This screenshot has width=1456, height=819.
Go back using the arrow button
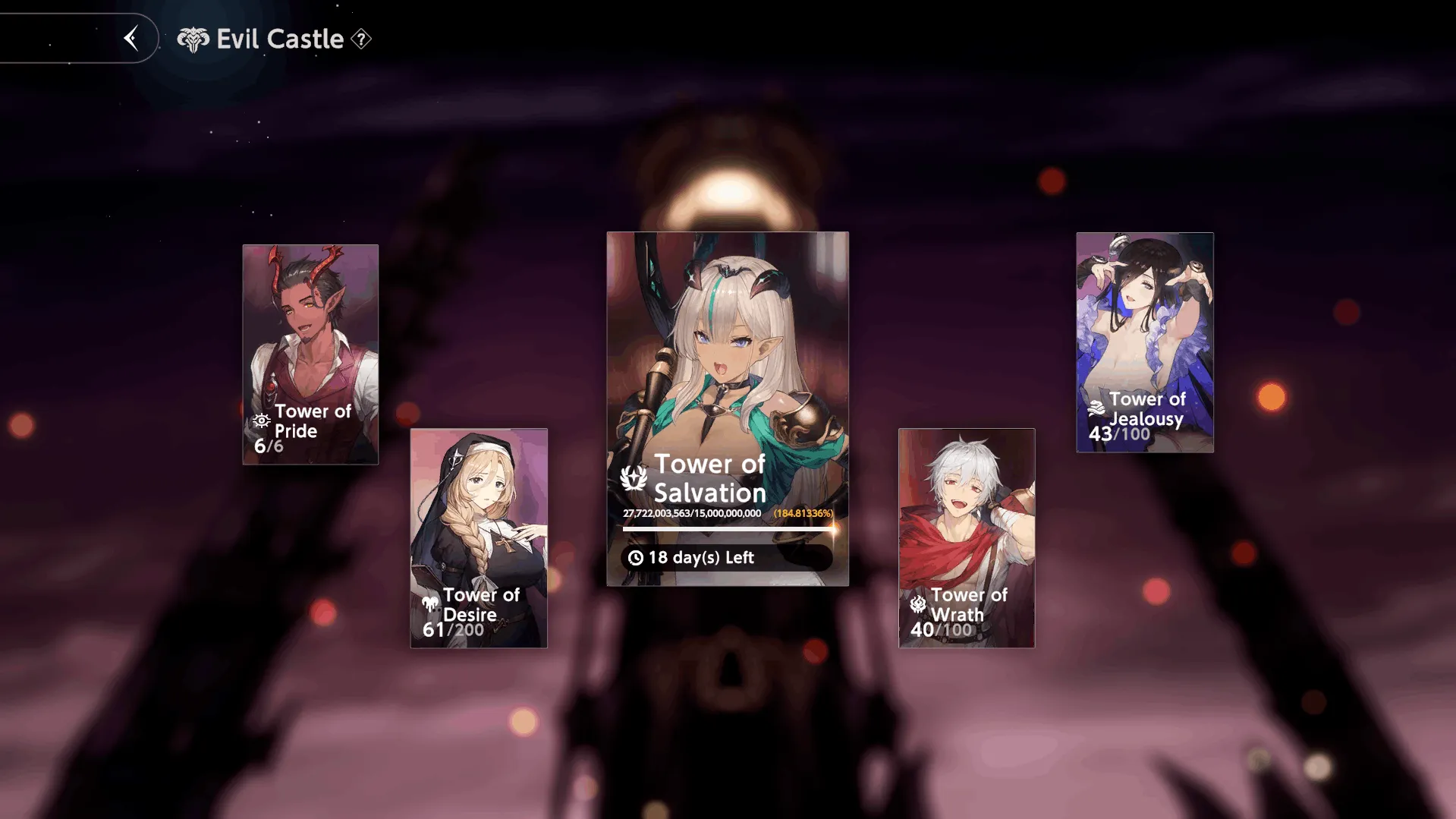pos(131,38)
